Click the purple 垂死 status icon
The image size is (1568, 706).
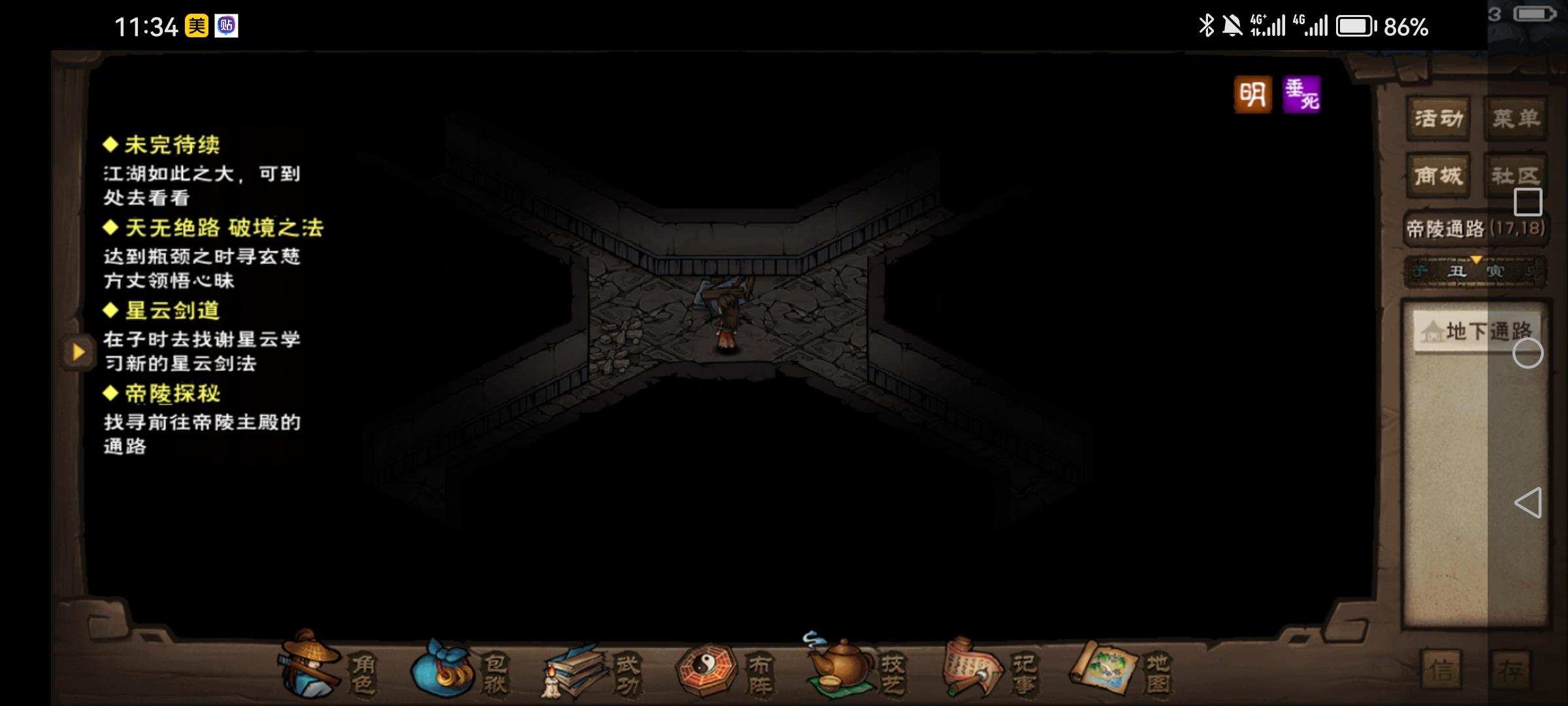click(1301, 95)
